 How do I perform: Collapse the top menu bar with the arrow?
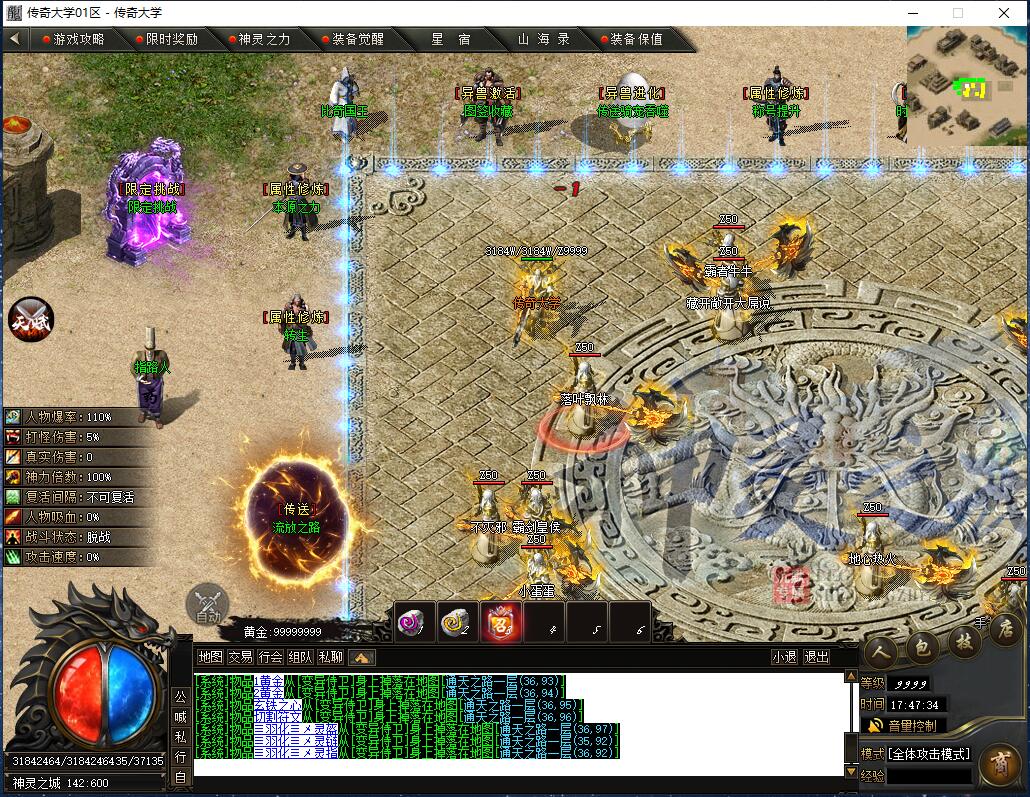[x=15, y=39]
